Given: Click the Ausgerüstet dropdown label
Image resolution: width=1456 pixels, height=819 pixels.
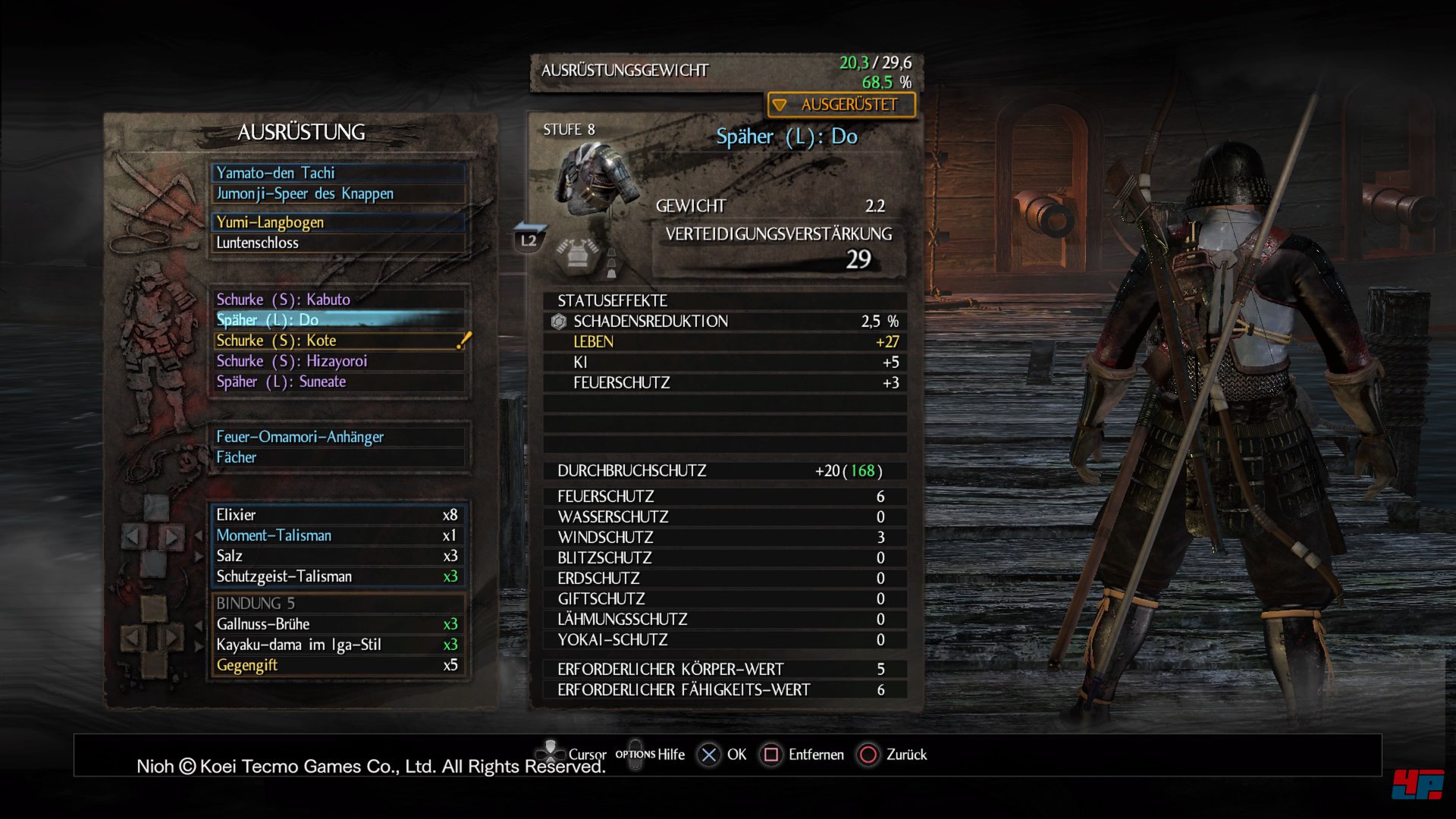Looking at the screenshot, I should click(842, 105).
